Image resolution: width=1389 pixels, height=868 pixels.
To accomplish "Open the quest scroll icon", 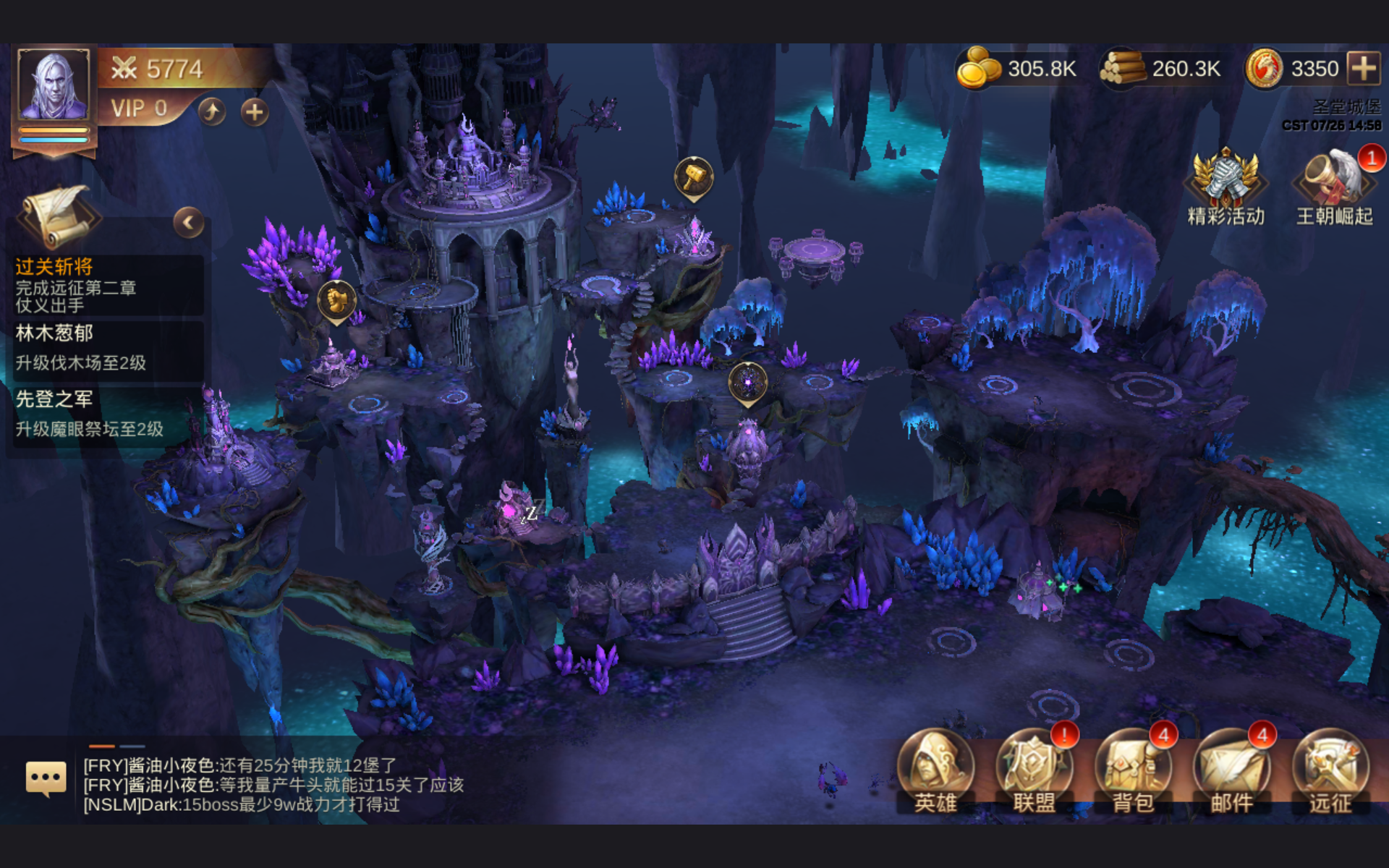I will pos(58,216).
